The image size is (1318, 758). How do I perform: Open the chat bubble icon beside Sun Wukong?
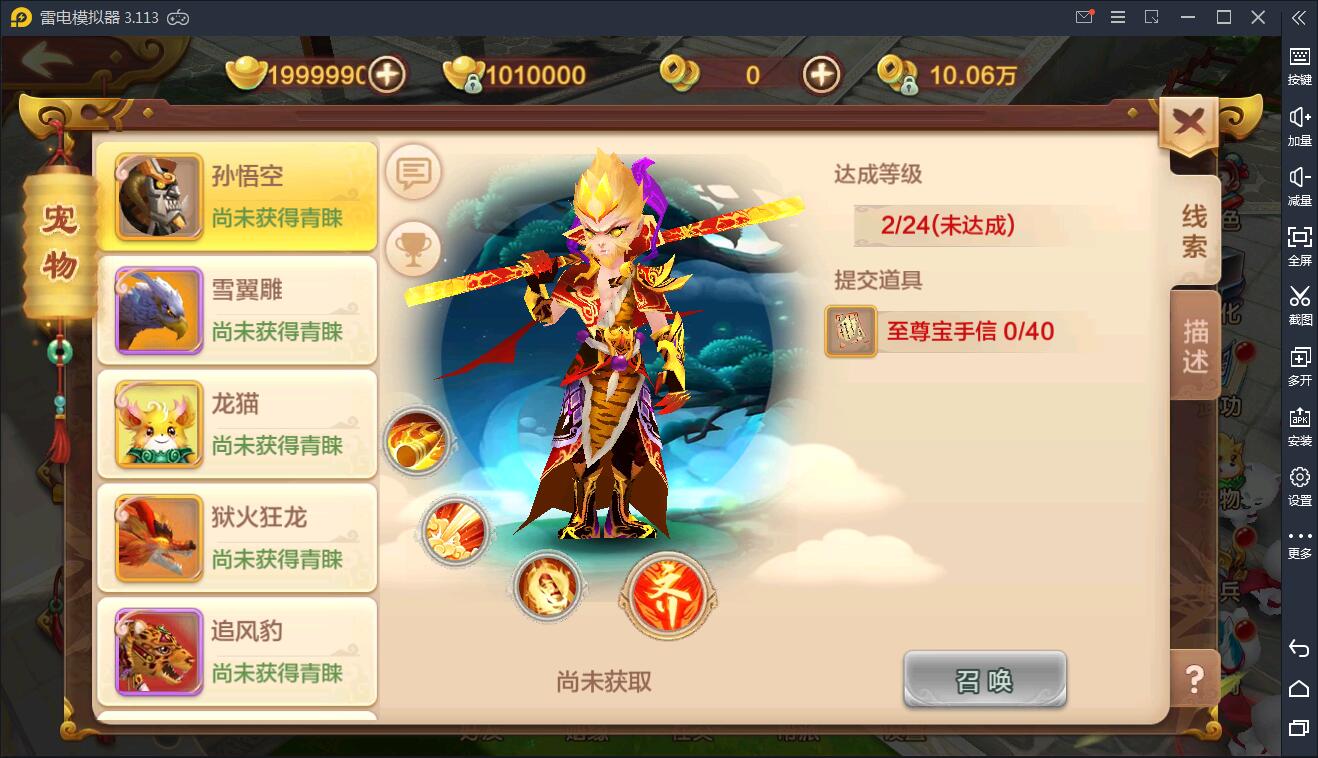click(x=414, y=172)
